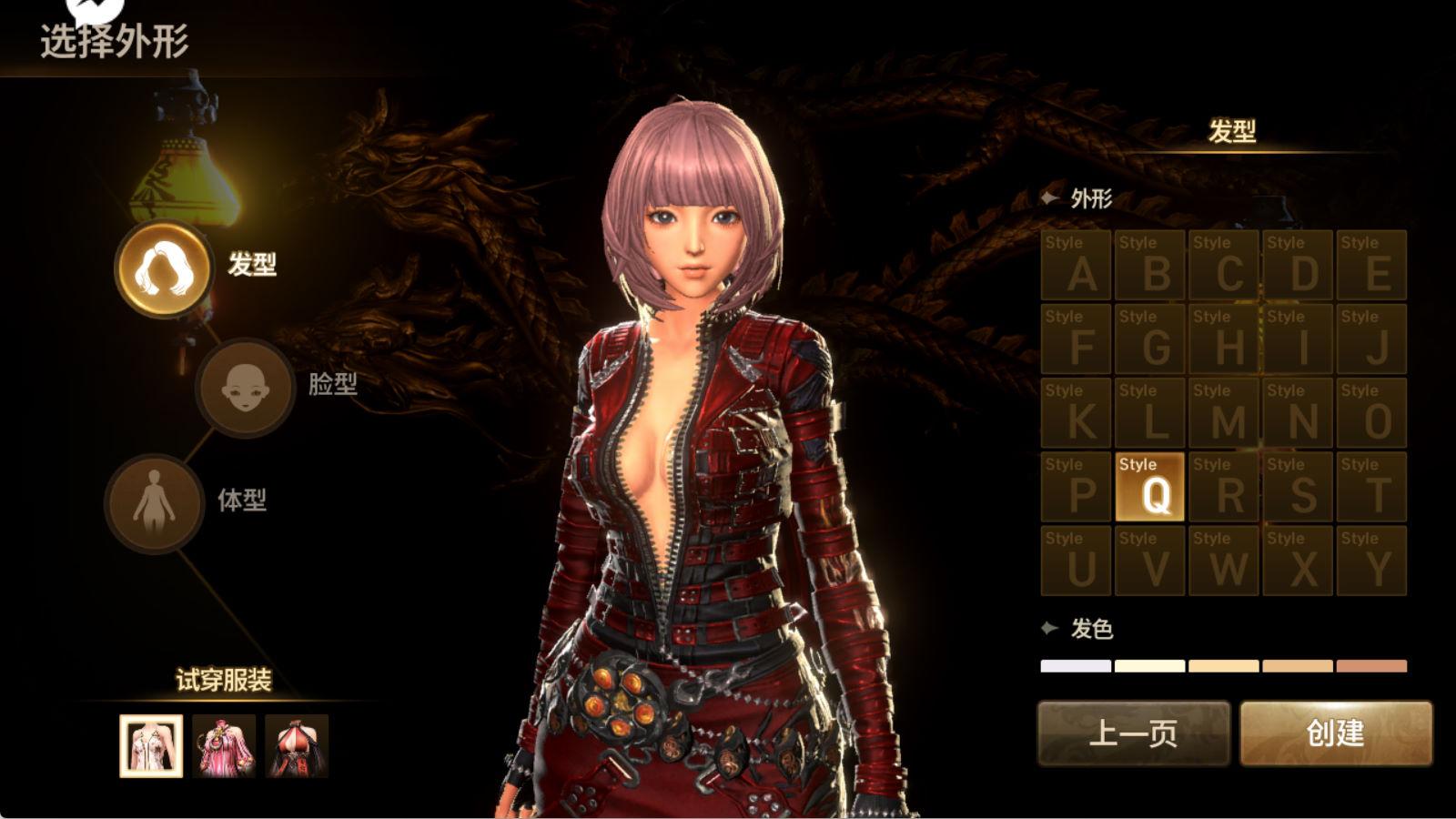Preview the pink dress outfit
Screen dimensions: 1456x819
[224, 746]
